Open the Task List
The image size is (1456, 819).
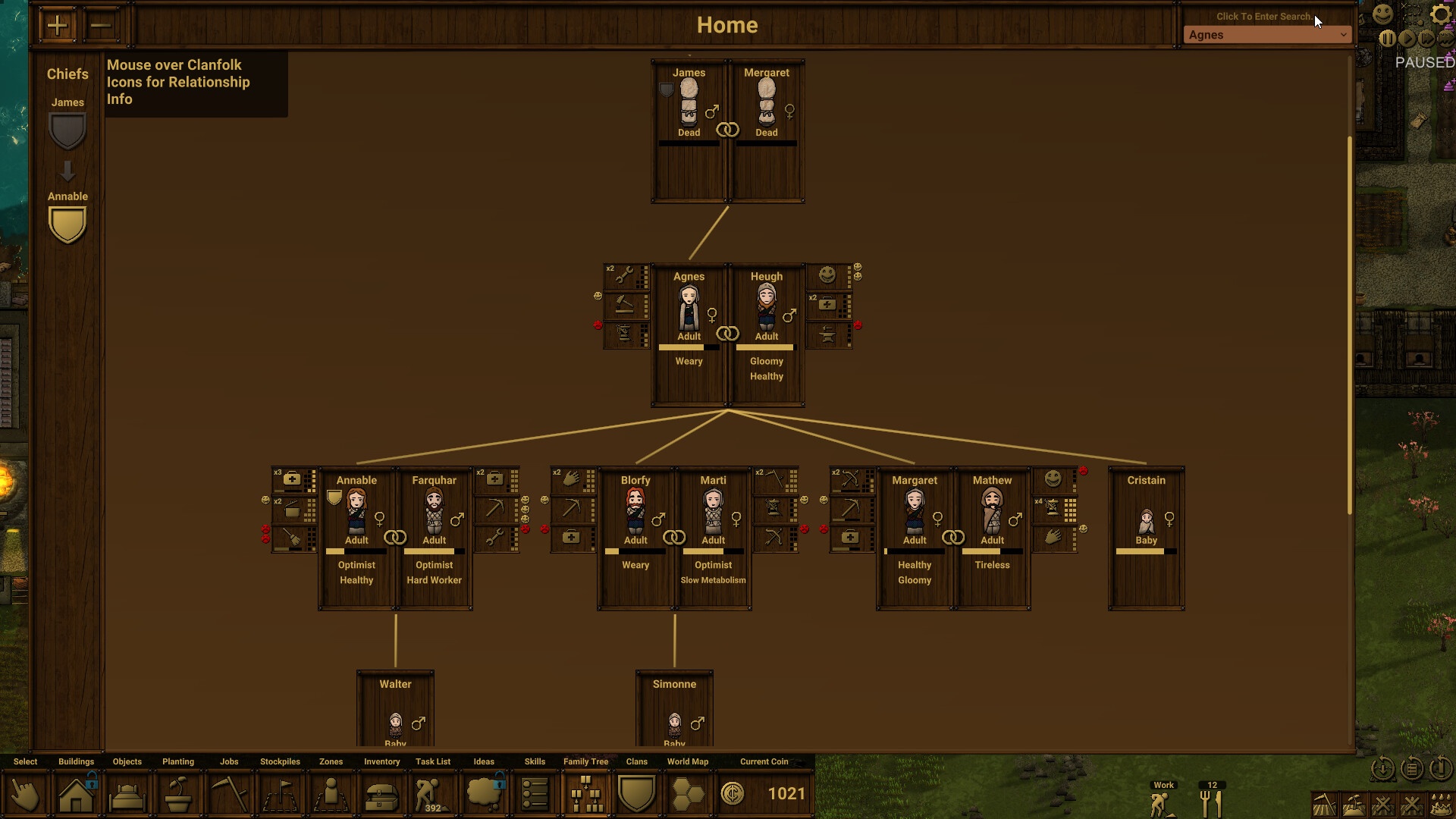[432, 794]
